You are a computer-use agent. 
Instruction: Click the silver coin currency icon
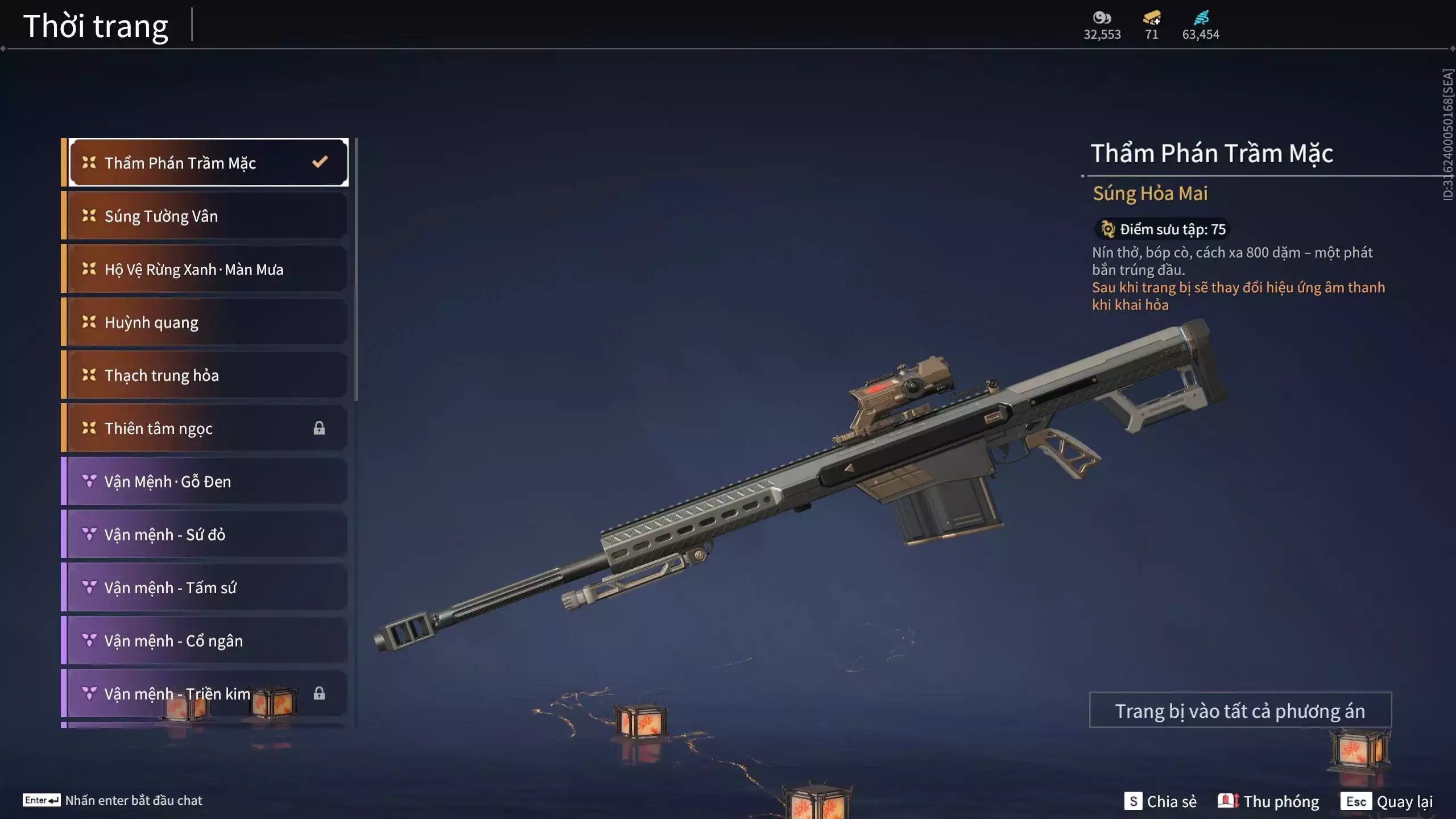point(1102,18)
